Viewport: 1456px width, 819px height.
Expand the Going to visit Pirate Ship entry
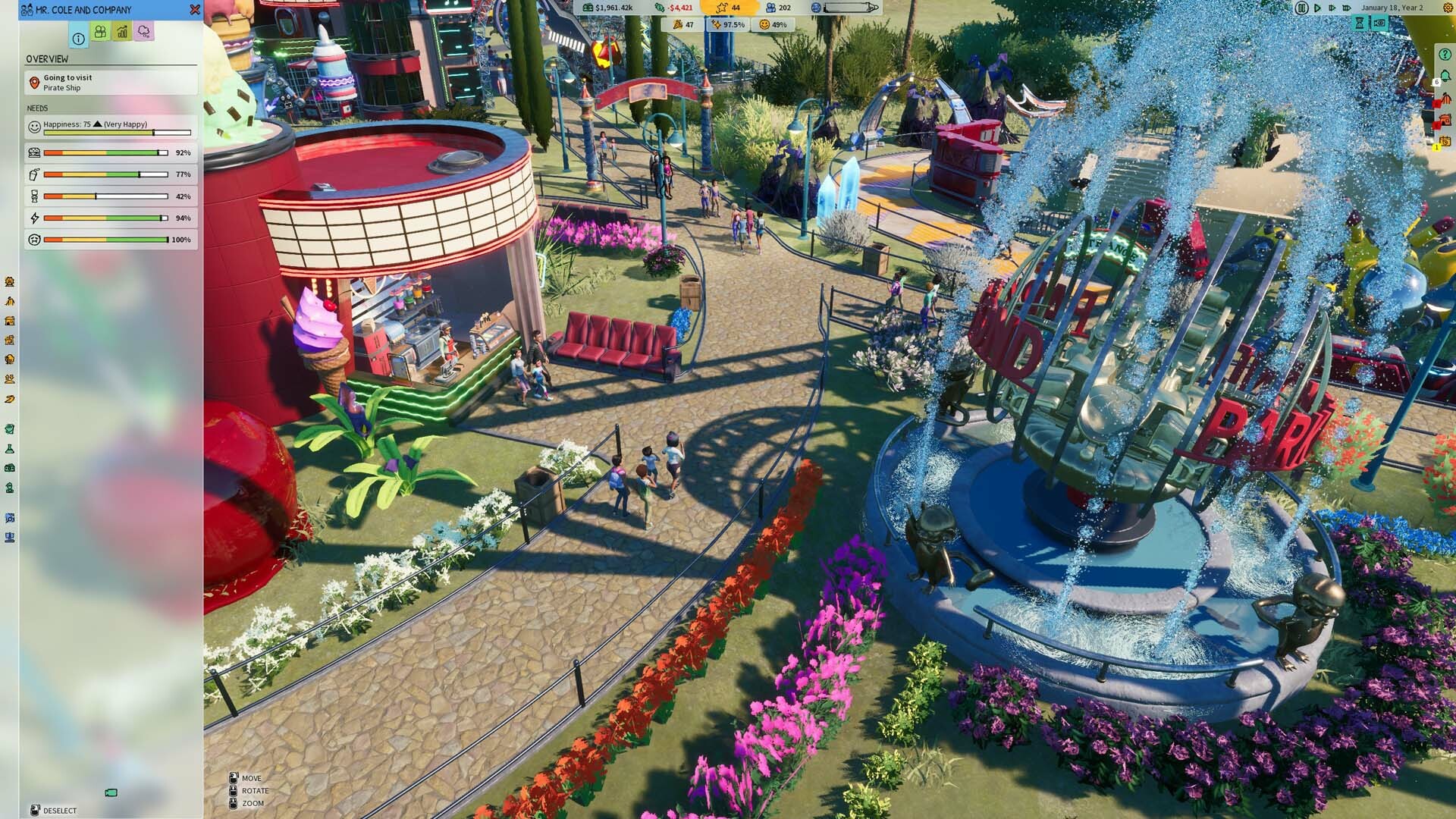(x=110, y=82)
